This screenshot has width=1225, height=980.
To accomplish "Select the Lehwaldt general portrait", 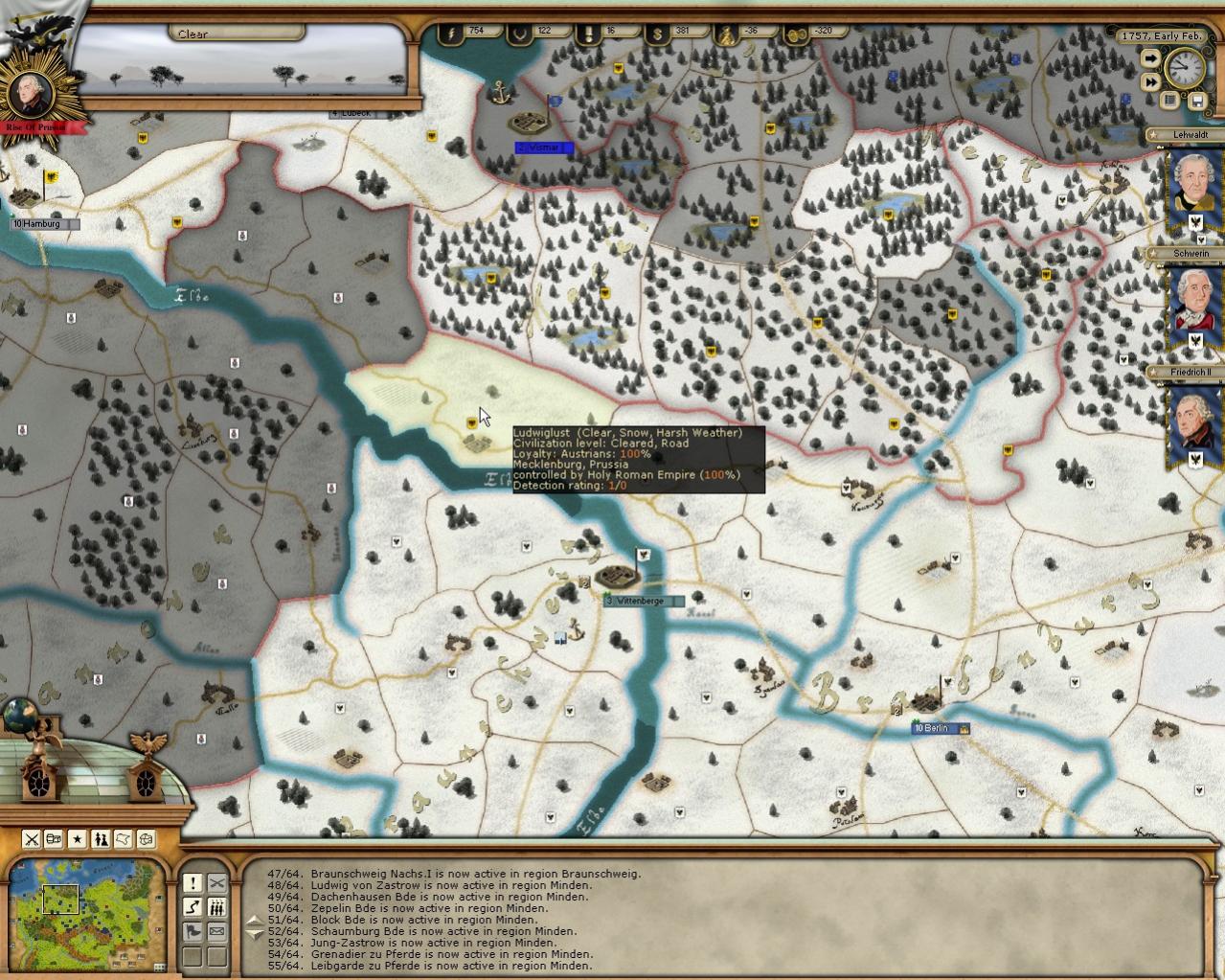I will (1194, 187).
